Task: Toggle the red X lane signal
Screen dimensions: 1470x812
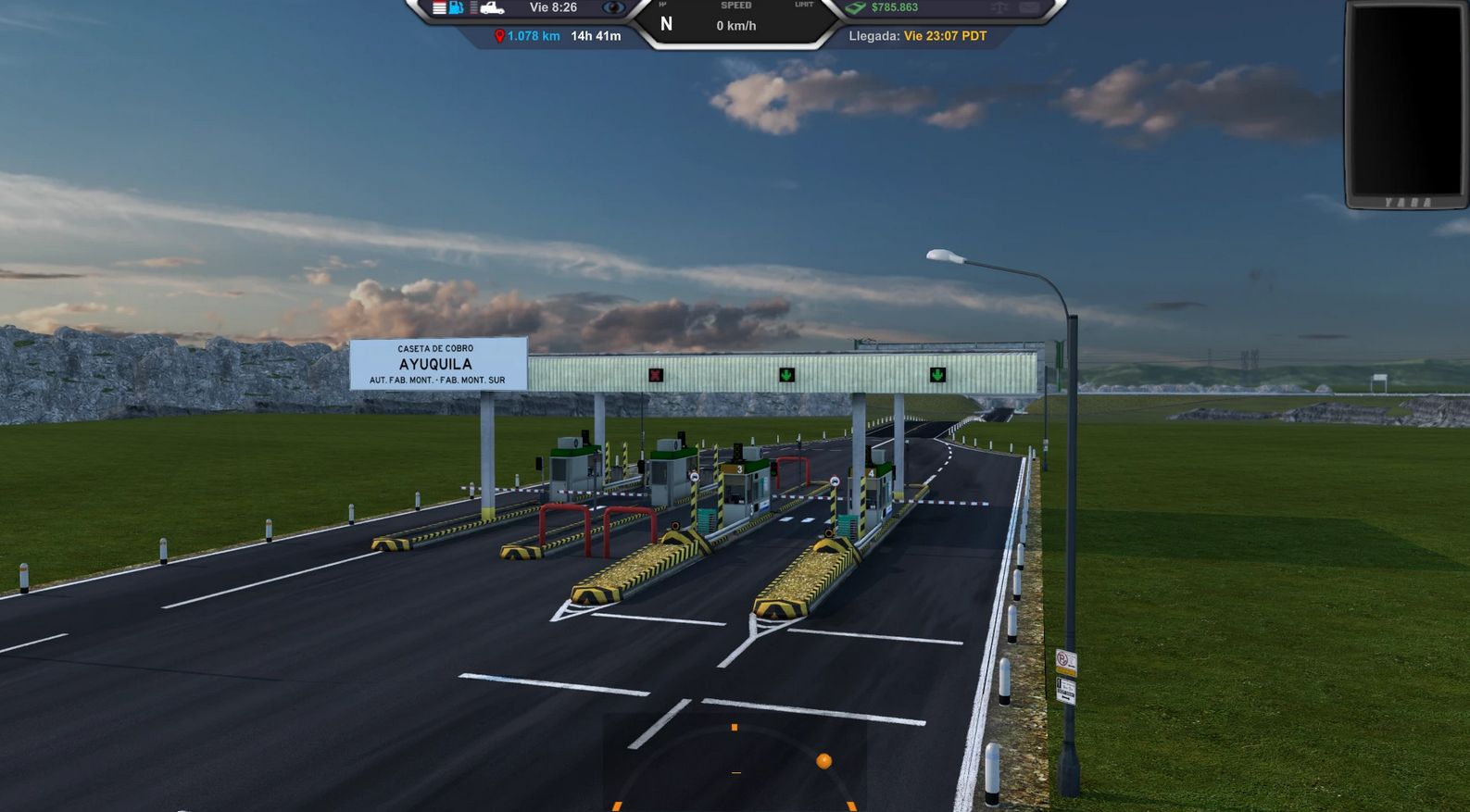Action: (x=654, y=376)
